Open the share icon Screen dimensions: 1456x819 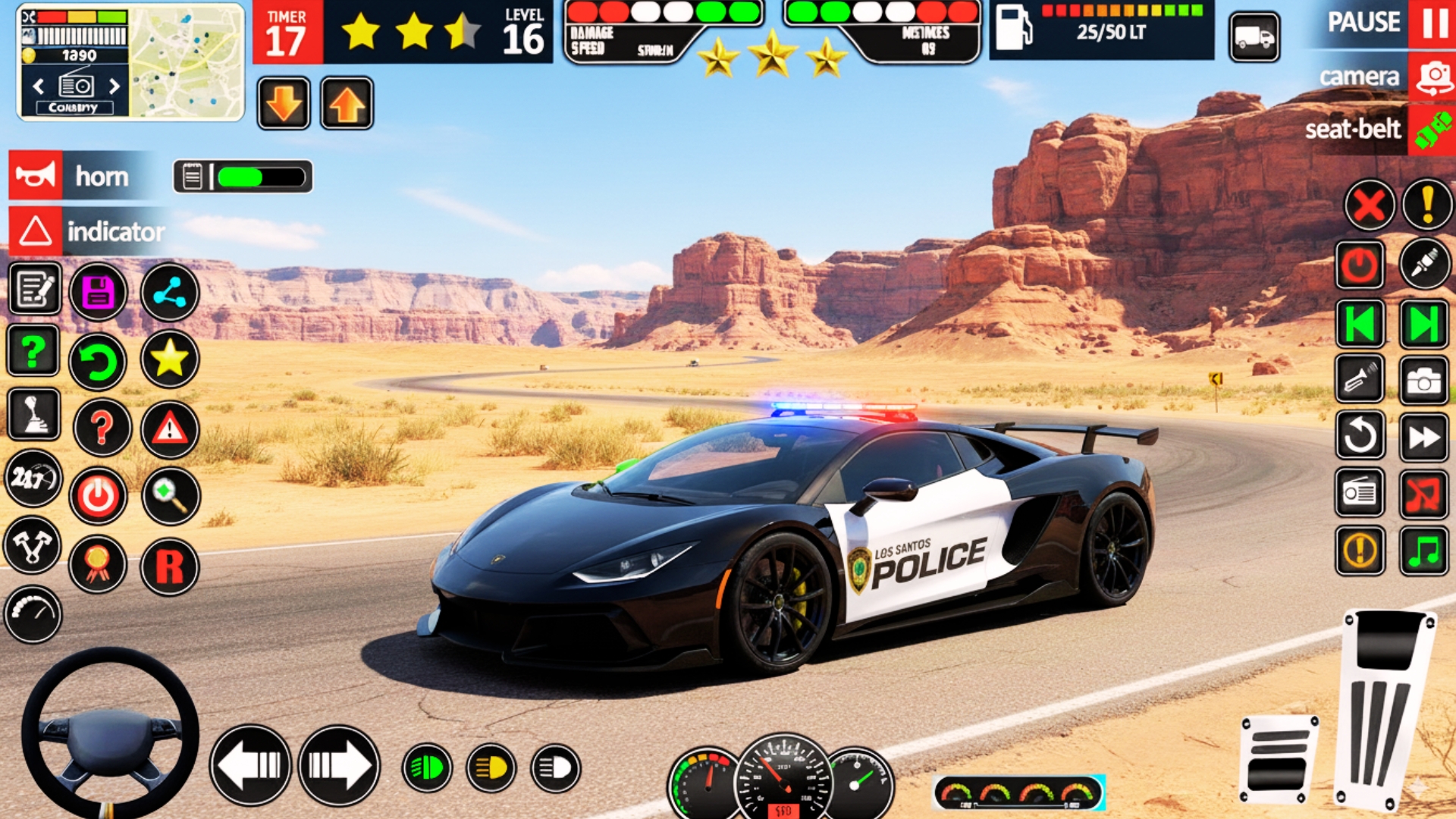tap(169, 292)
